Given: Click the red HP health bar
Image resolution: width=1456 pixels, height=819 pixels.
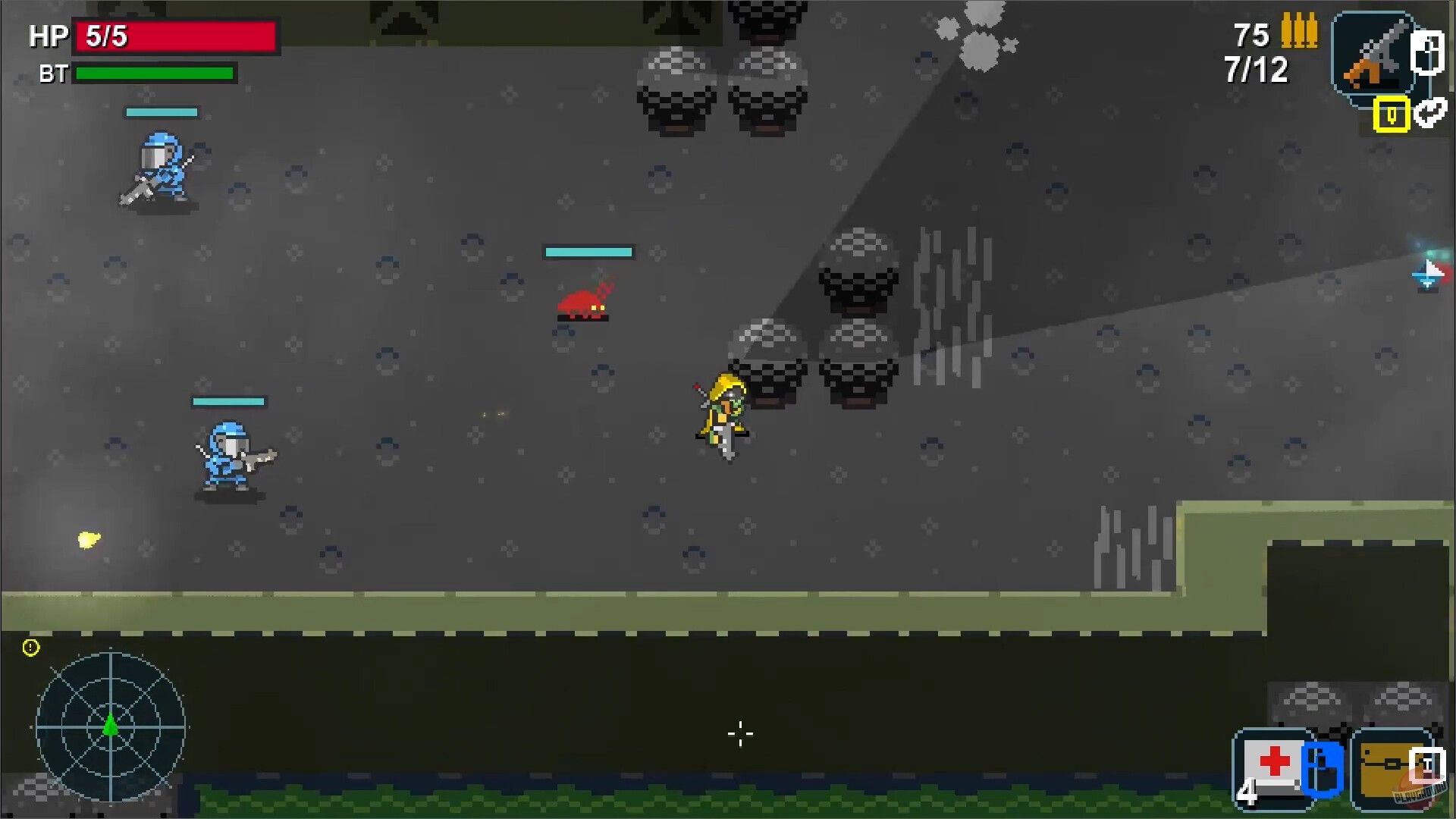Looking at the screenshot, I should pos(174,34).
